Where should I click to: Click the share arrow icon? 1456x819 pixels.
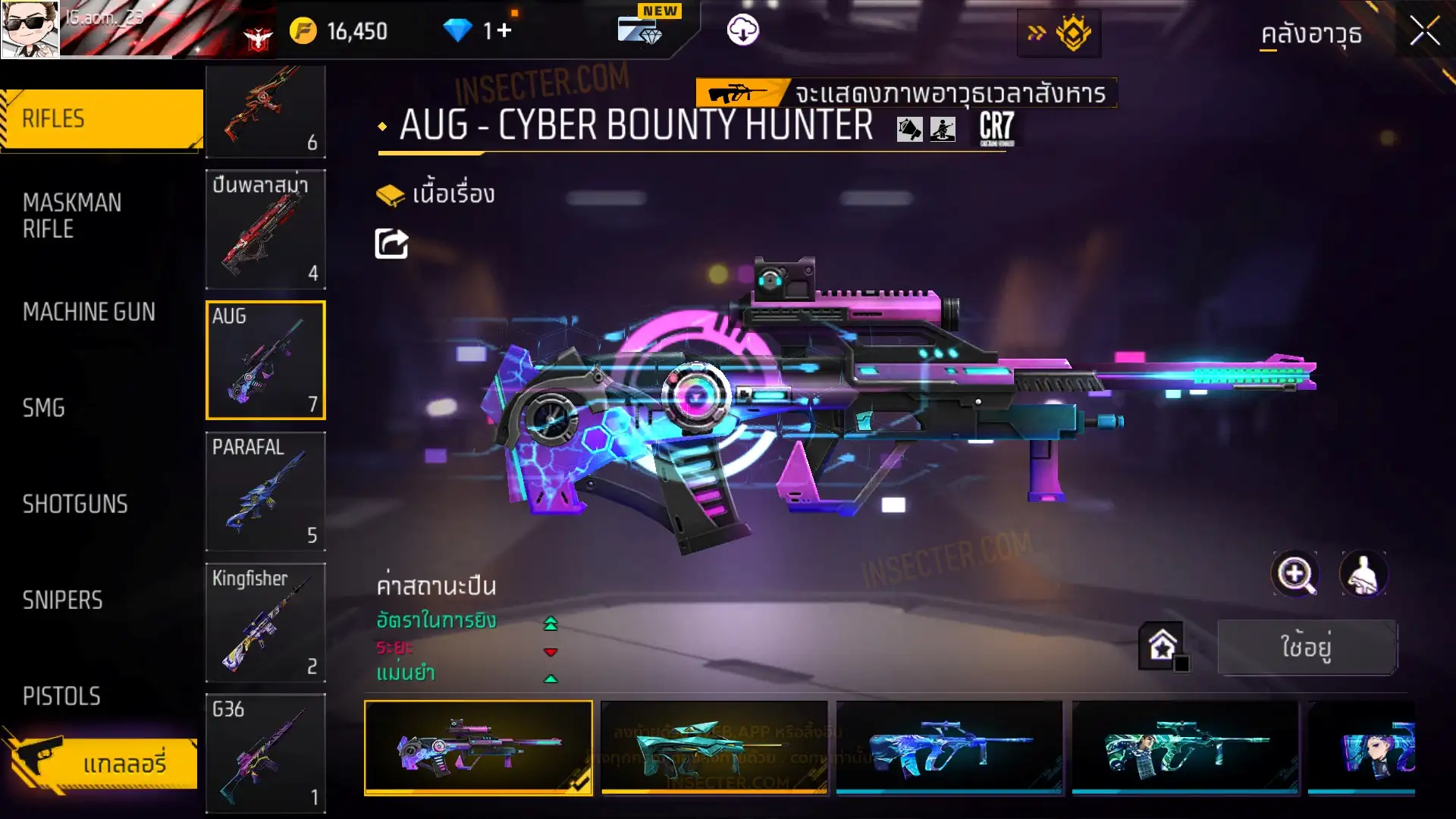(391, 244)
